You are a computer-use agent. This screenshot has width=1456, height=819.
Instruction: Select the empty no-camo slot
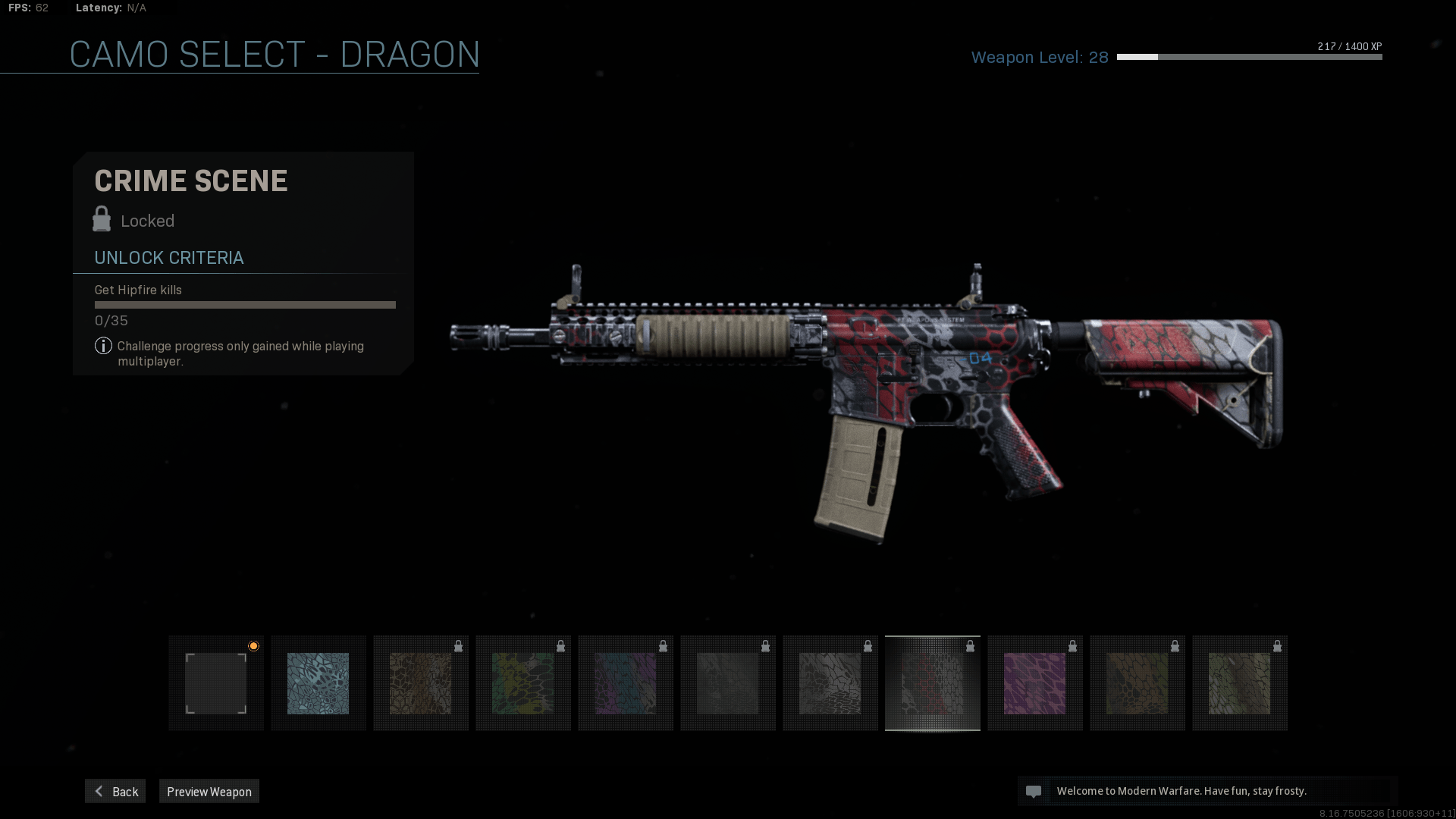216,683
